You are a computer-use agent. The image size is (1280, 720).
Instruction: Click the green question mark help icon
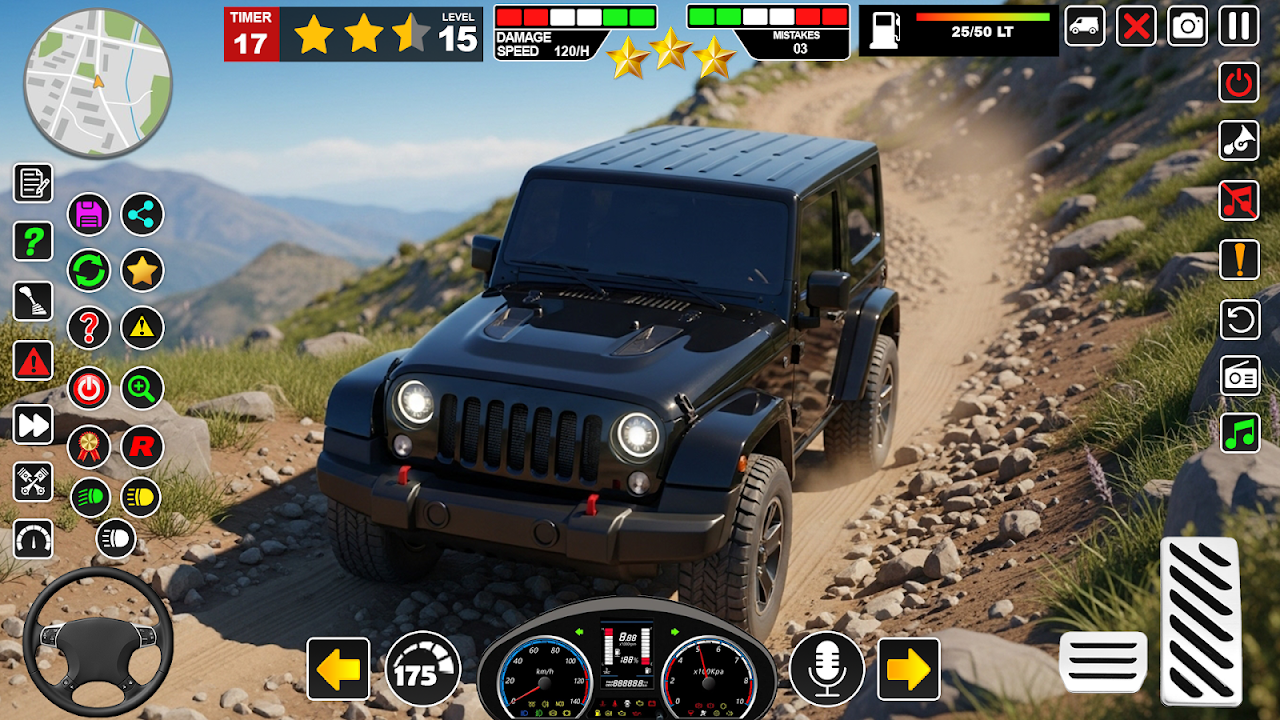(x=33, y=241)
